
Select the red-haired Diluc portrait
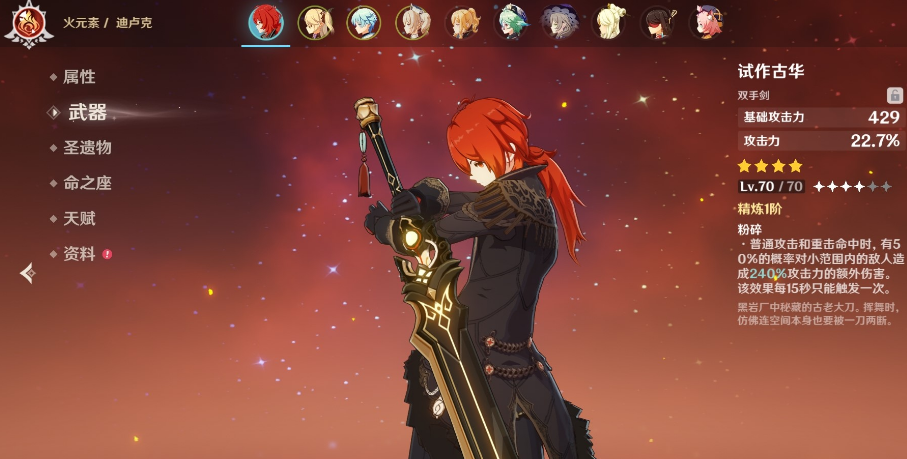point(266,22)
